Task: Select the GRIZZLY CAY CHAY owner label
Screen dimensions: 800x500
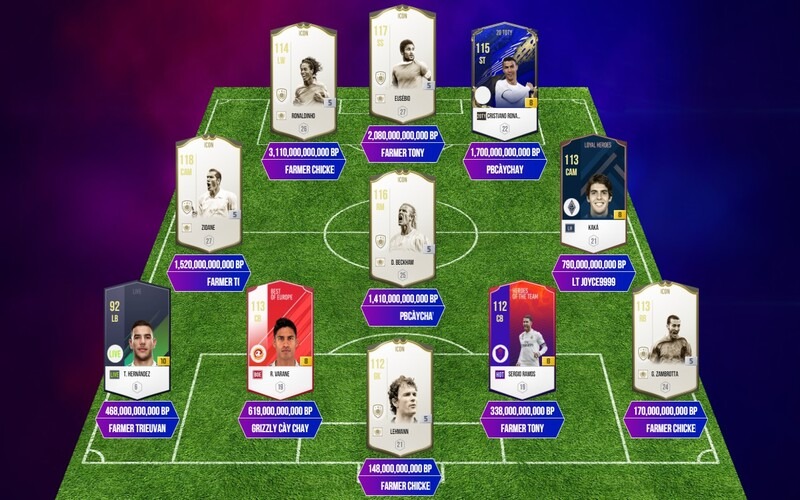Action: pyautogui.click(x=280, y=428)
